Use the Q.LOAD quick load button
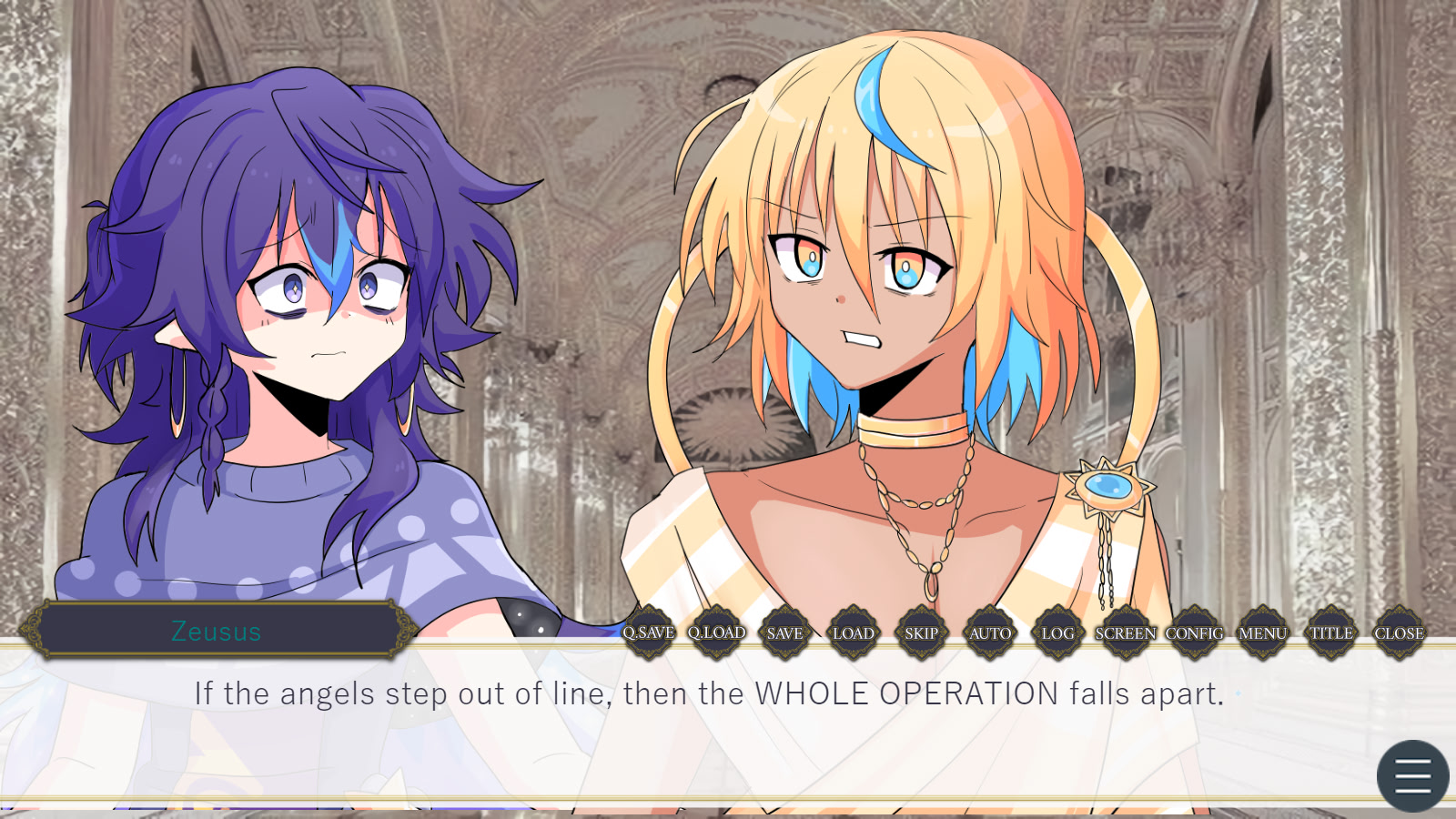The width and height of the screenshot is (1456, 819). coord(717,632)
